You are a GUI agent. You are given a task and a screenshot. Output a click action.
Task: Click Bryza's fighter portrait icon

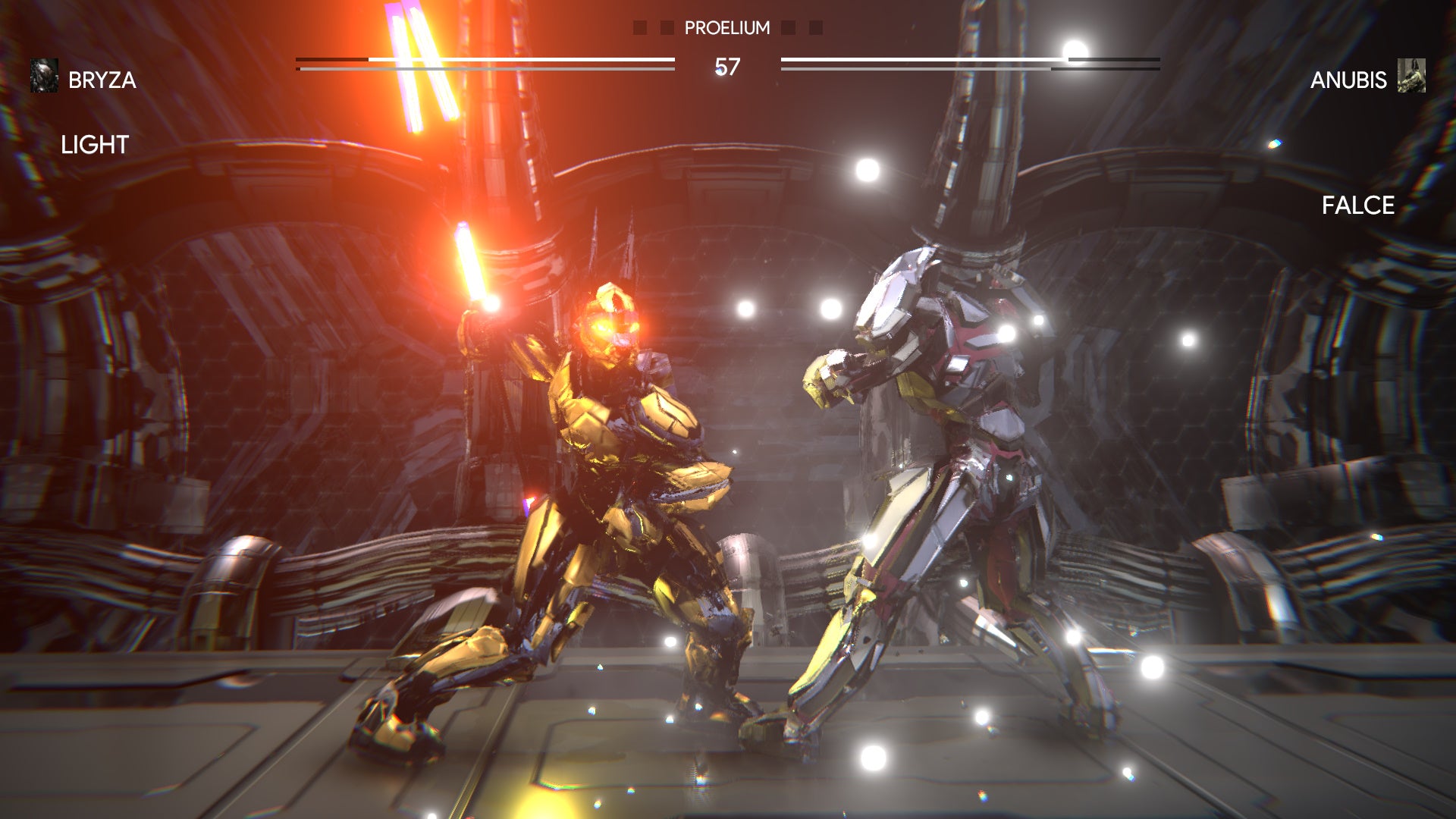(x=44, y=76)
